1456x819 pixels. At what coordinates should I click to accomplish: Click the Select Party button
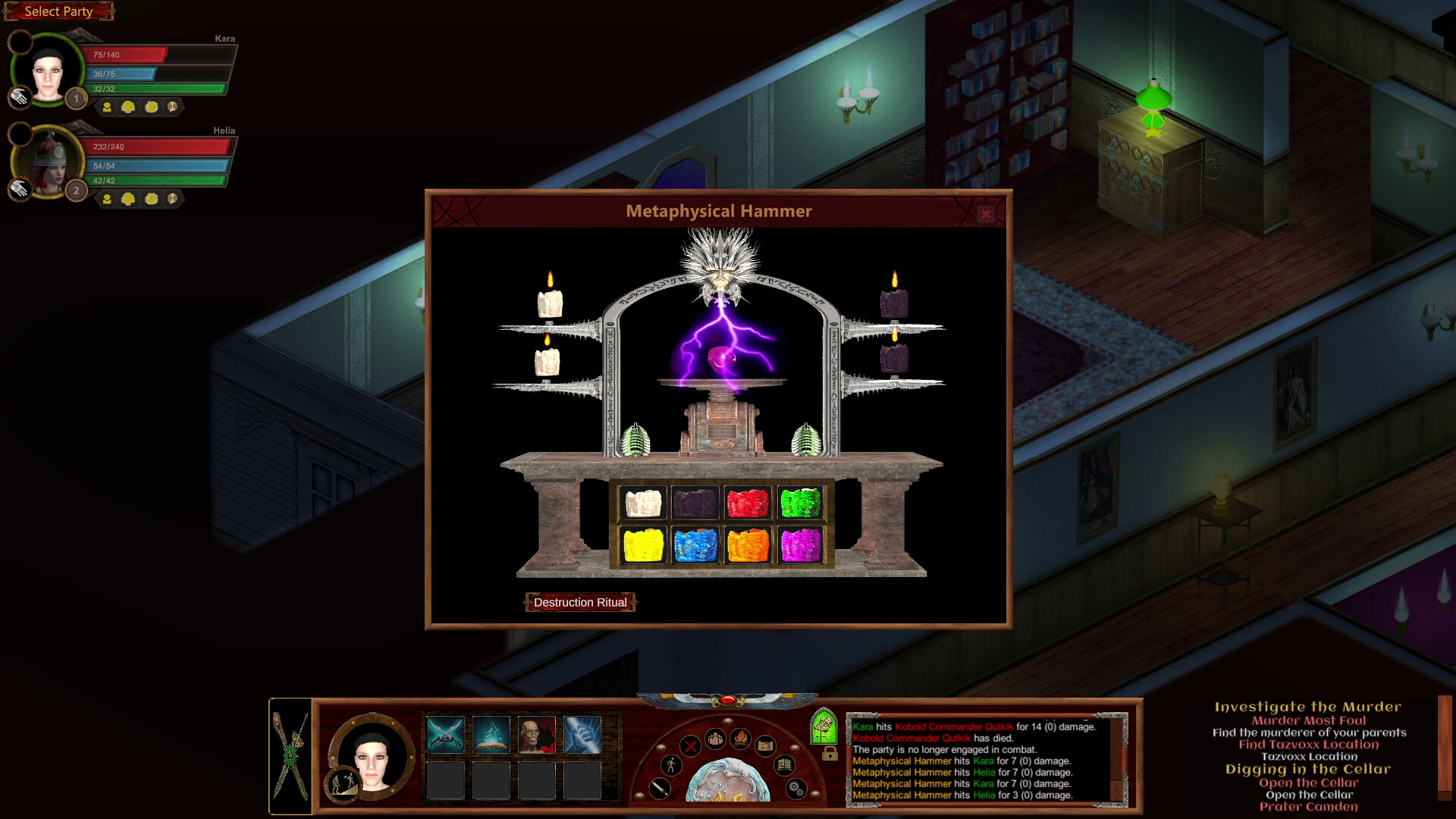tap(58, 11)
